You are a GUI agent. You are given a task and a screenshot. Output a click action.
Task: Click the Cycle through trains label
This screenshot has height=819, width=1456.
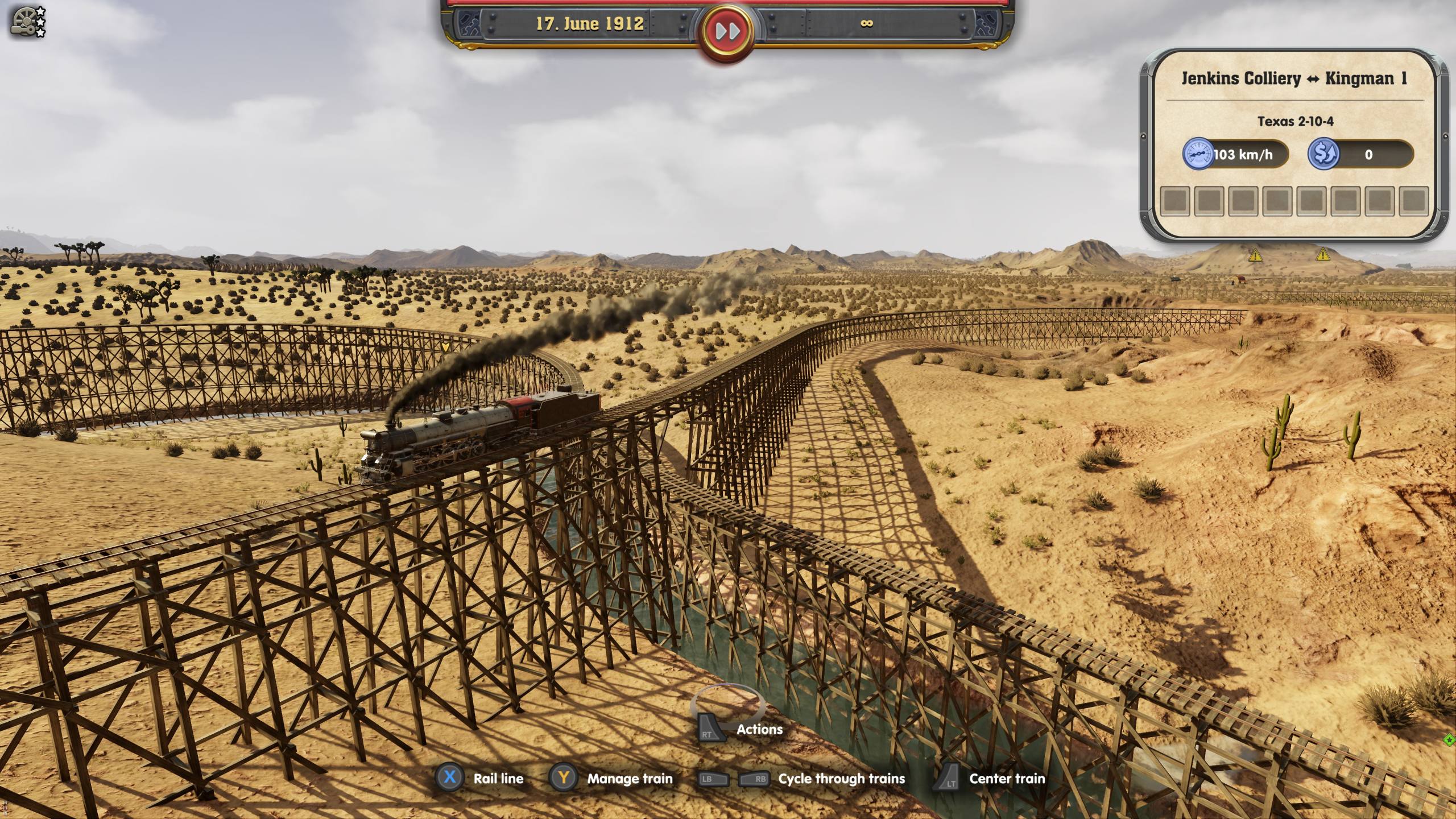click(x=842, y=779)
